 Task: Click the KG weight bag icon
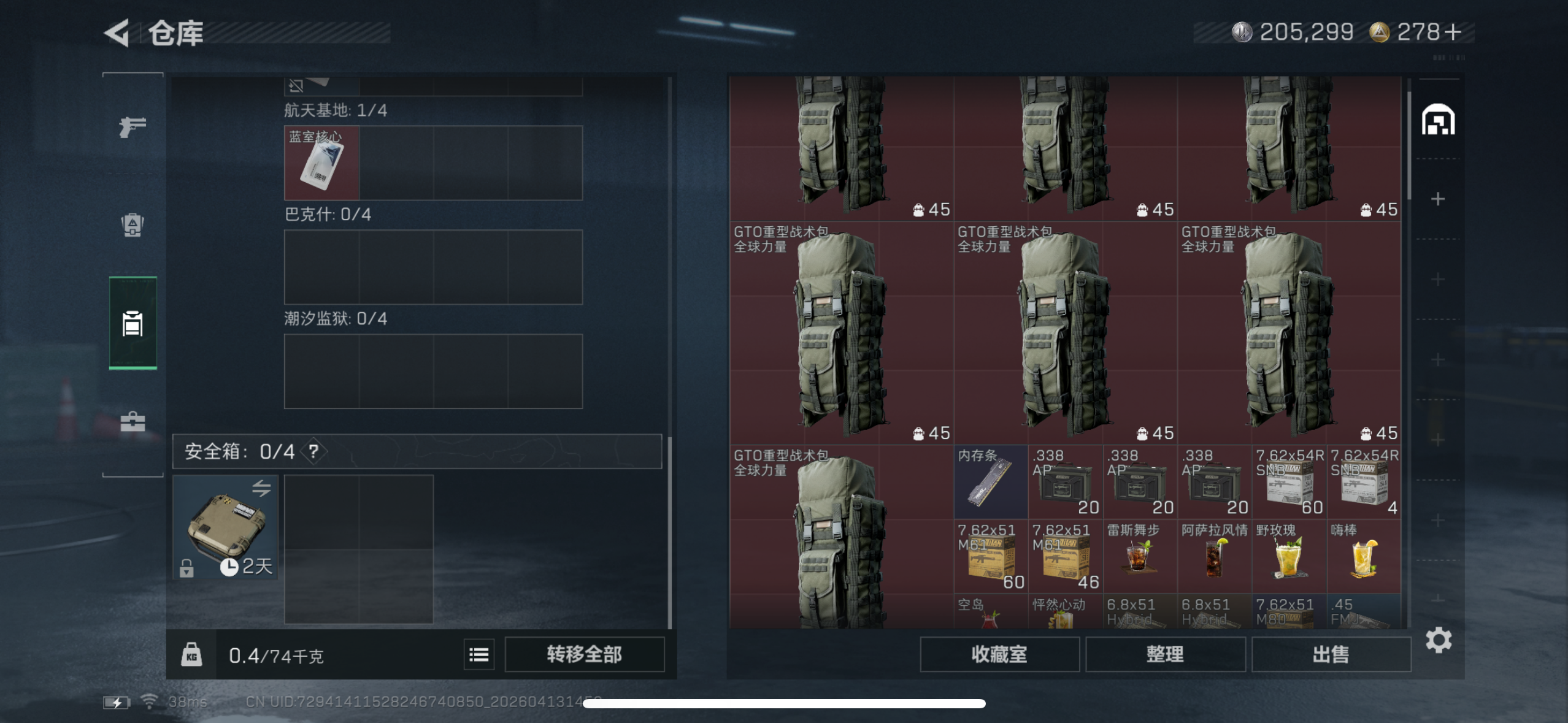(192, 654)
